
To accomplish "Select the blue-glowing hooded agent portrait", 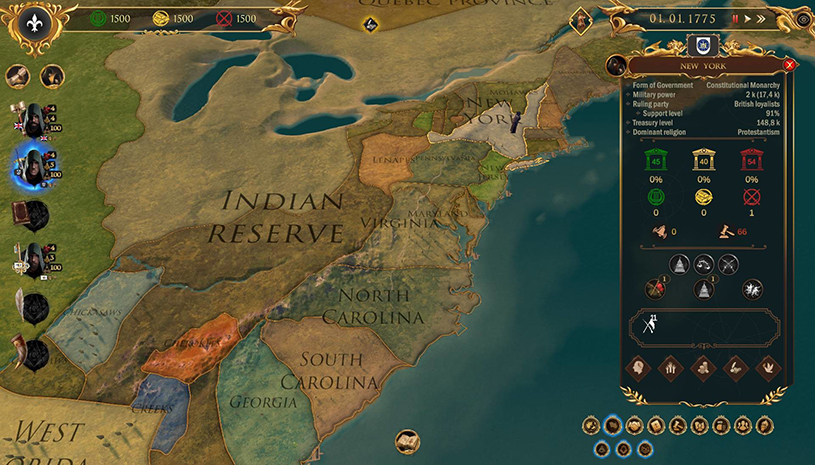I will 36,162.
